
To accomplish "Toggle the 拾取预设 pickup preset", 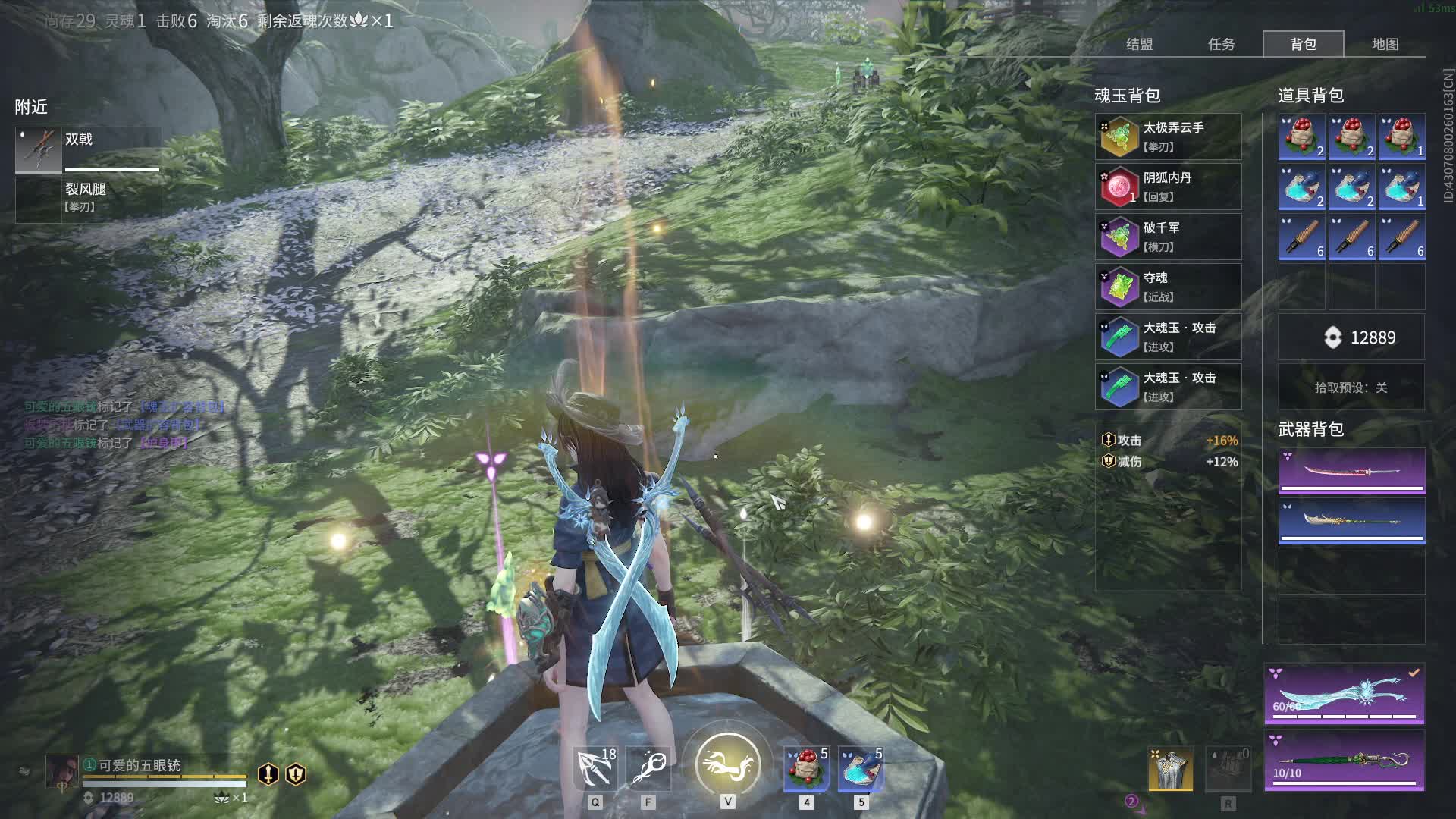I will (1351, 388).
